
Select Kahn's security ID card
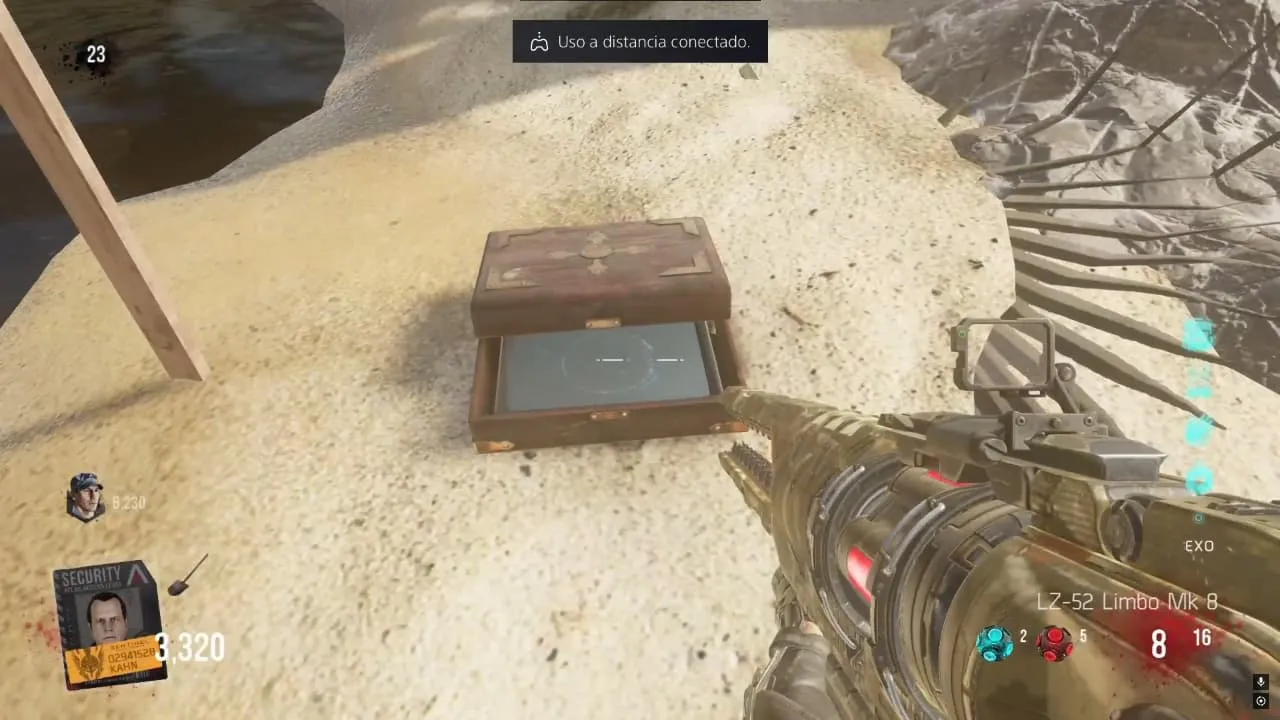pos(108,624)
